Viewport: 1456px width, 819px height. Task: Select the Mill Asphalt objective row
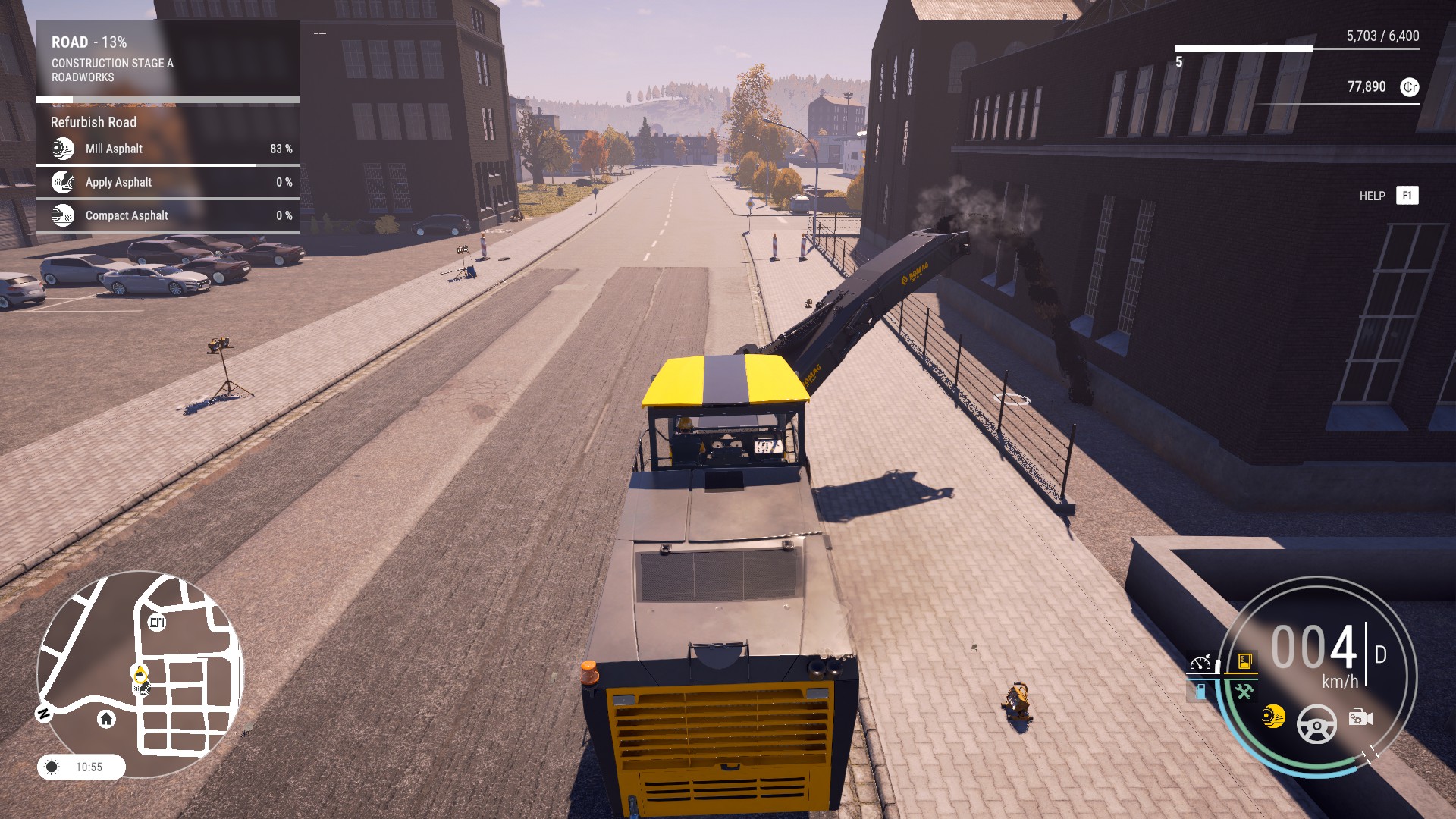point(168,149)
